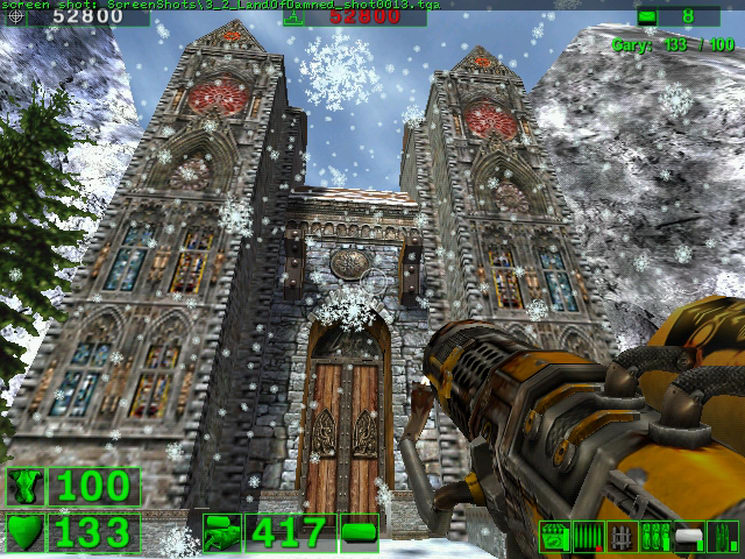Click the green cylinder ammo type icon
The width and height of the screenshot is (745, 559).
coord(359,532)
